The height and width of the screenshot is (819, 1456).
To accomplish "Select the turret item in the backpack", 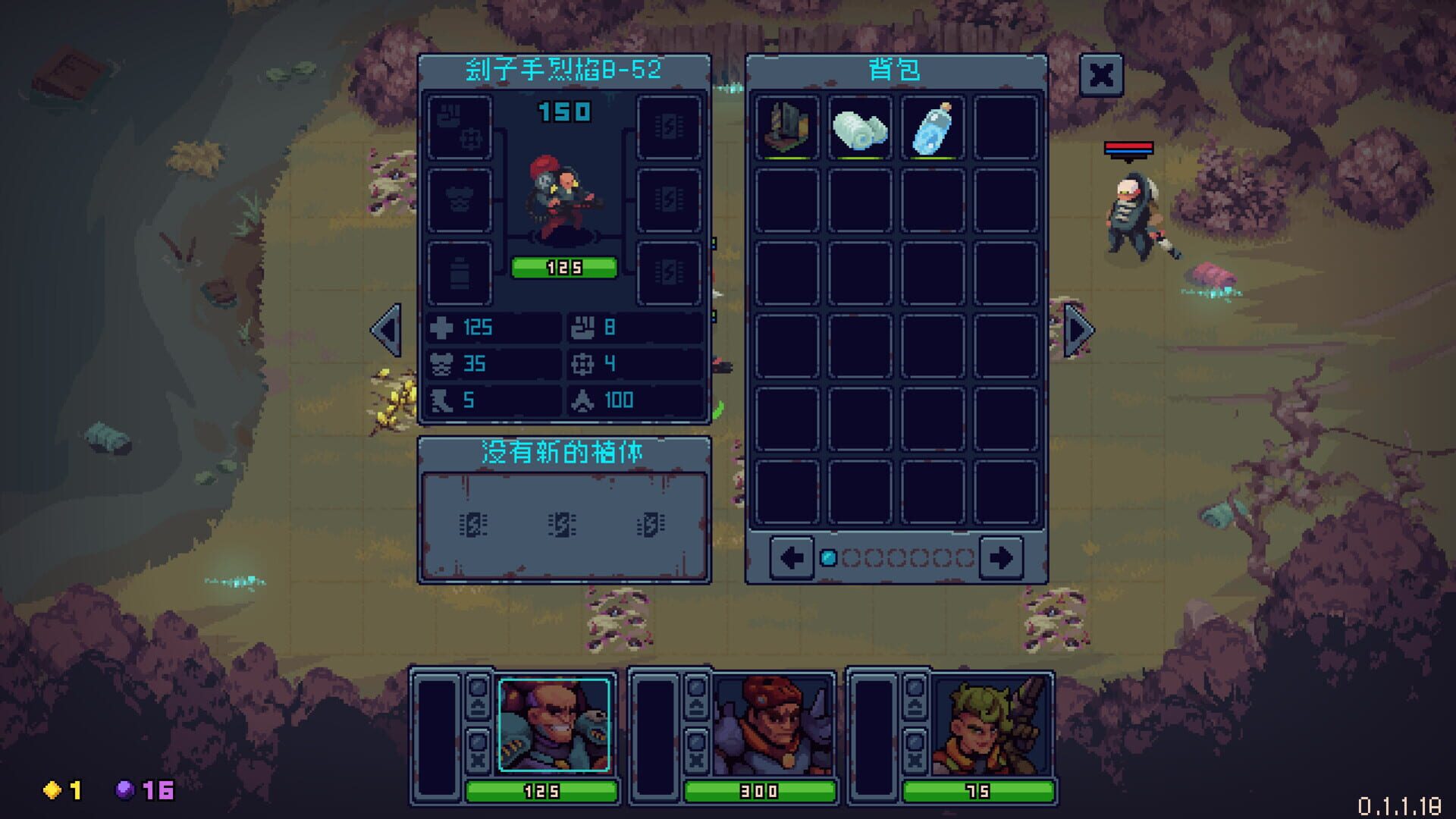I will tap(789, 127).
